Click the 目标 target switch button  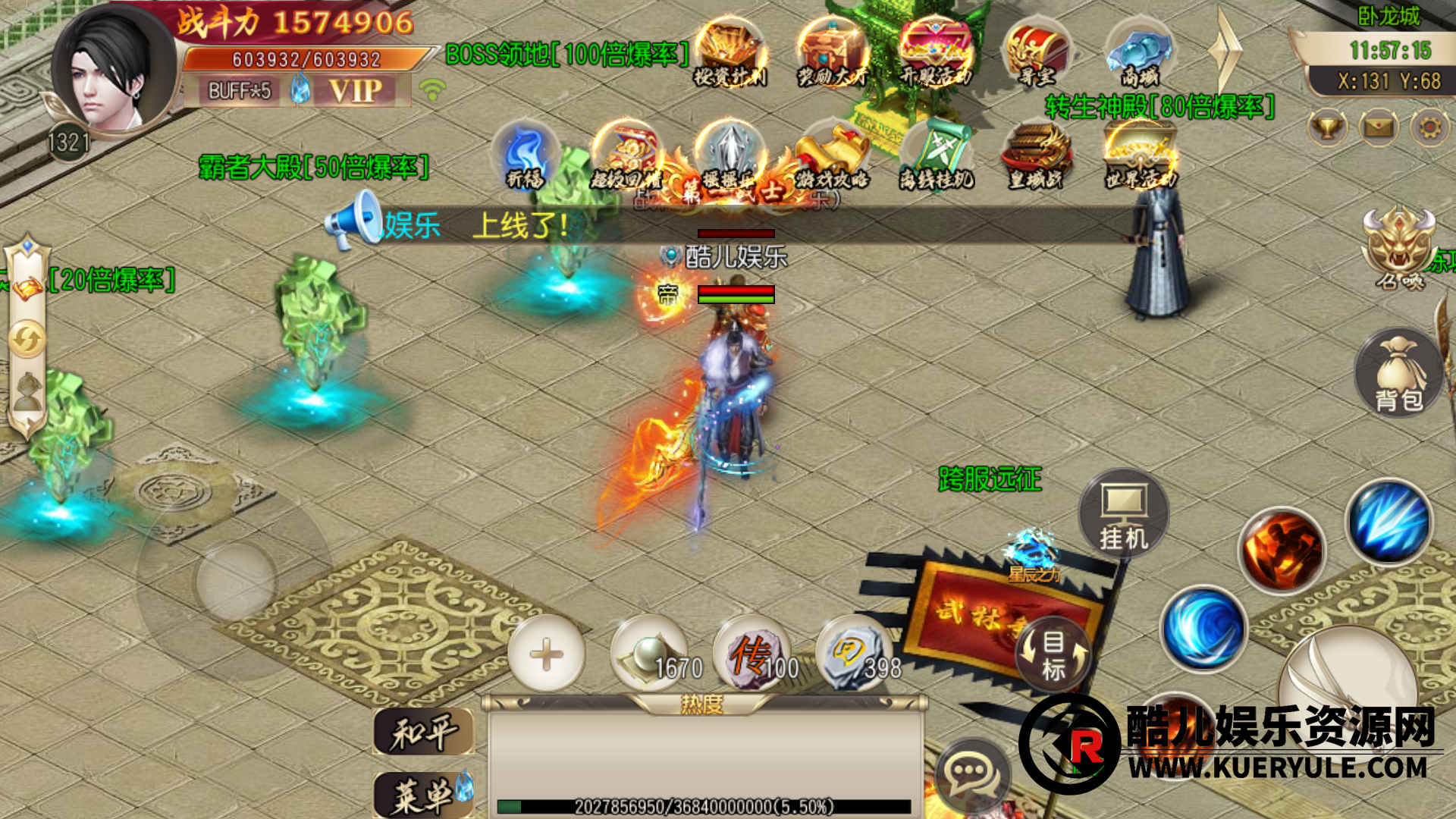point(1053,654)
